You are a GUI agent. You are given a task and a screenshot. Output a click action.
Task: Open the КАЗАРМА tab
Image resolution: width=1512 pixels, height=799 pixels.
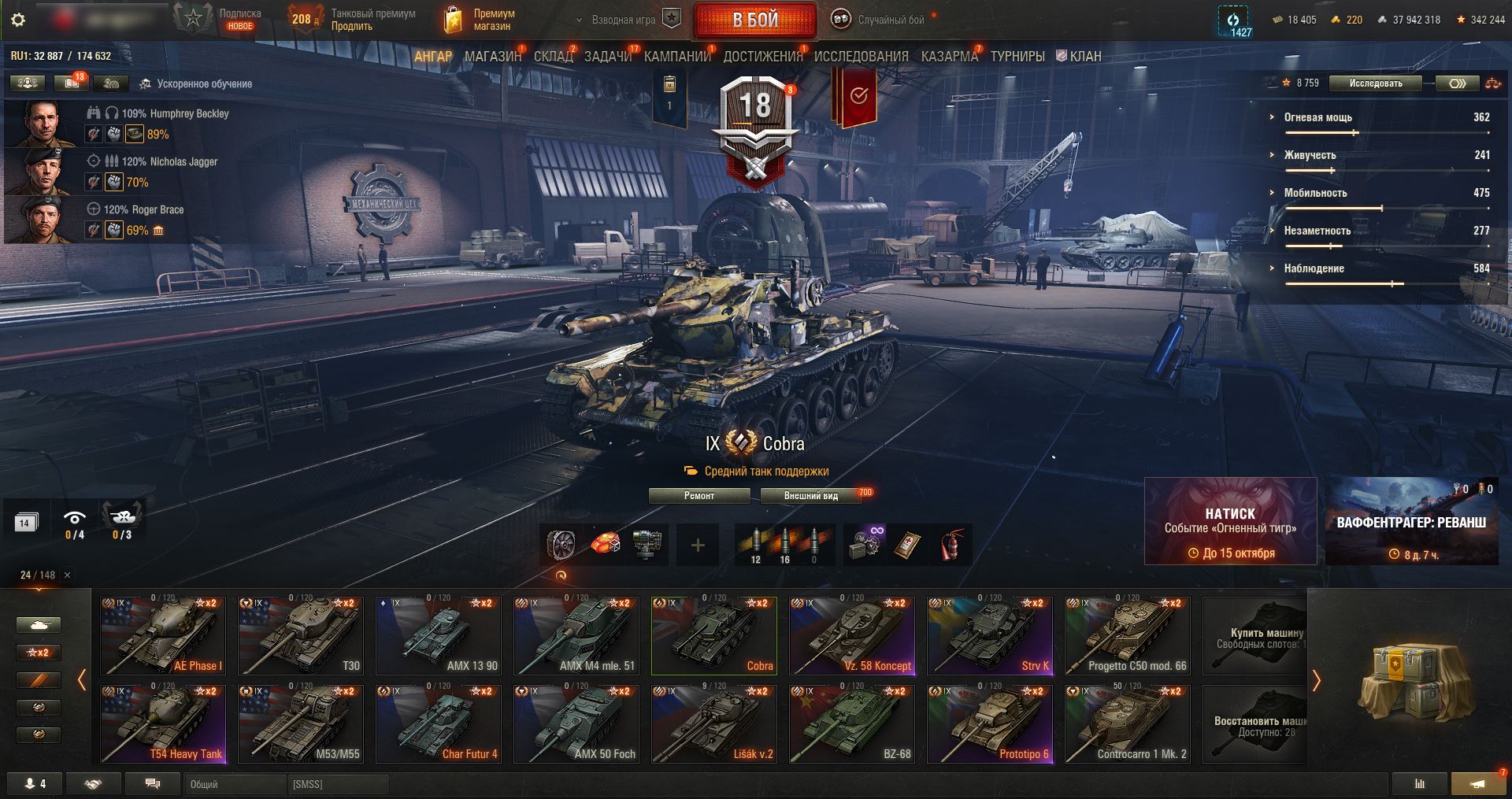pos(949,57)
